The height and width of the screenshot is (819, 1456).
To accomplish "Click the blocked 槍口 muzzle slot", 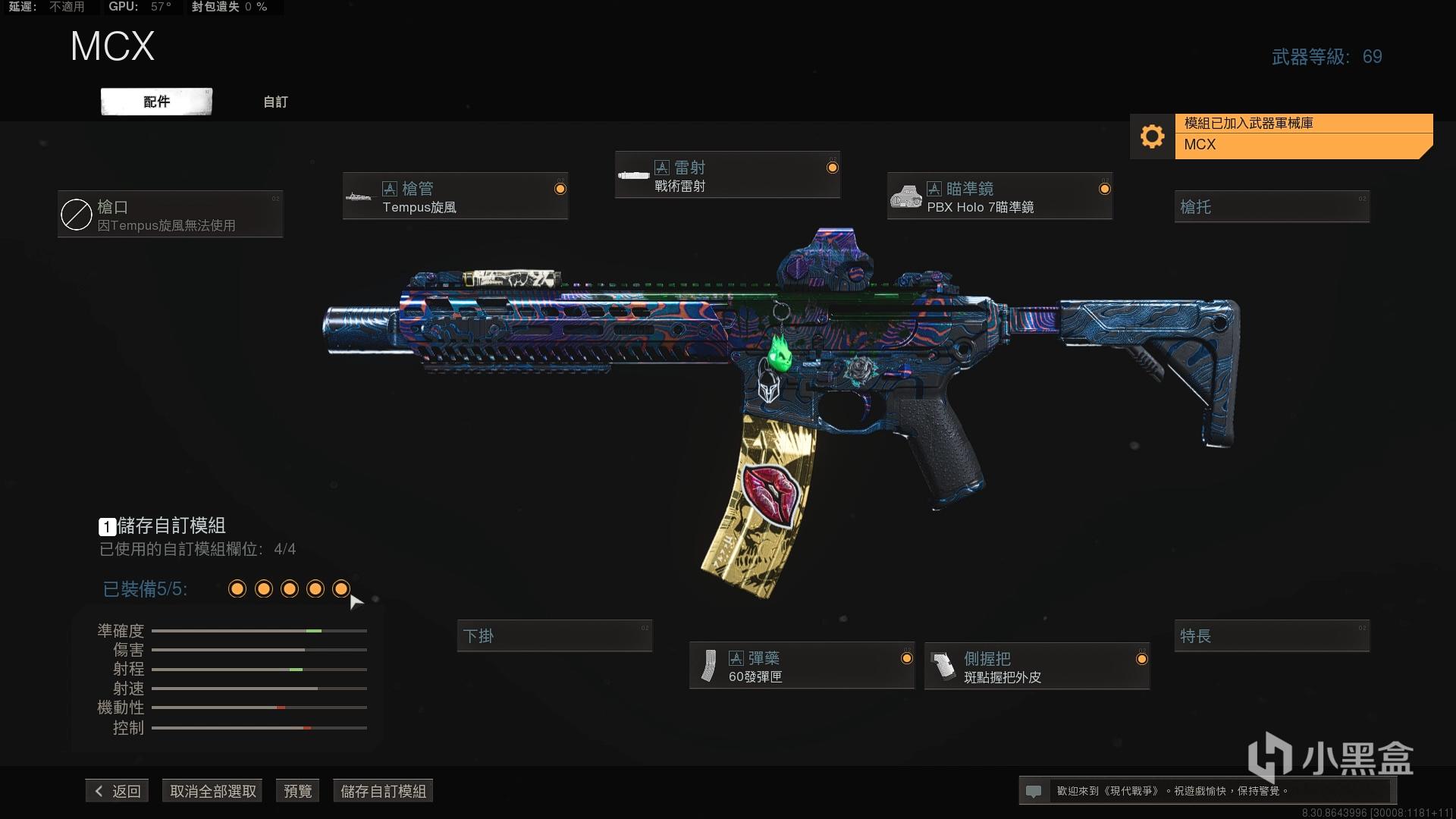I will pos(171,215).
